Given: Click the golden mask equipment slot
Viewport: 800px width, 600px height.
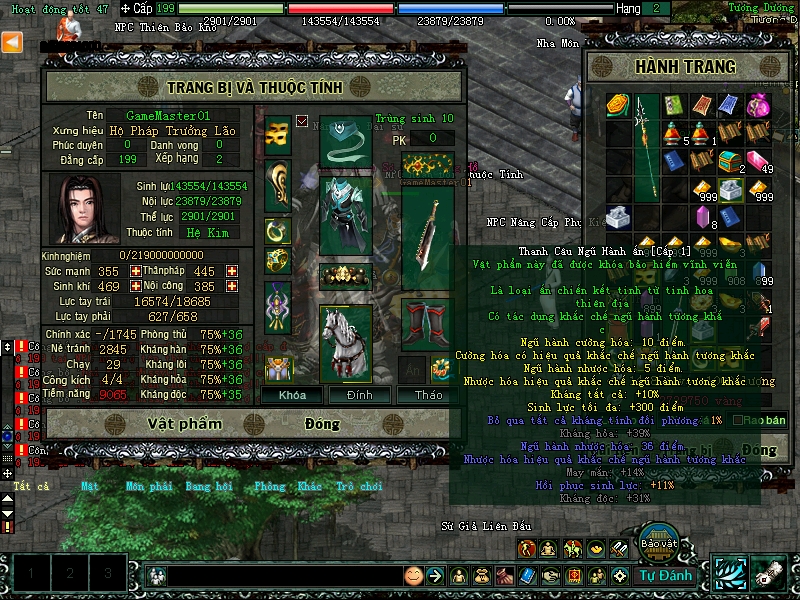Looking at the screenshot, I should click(278, 131).
